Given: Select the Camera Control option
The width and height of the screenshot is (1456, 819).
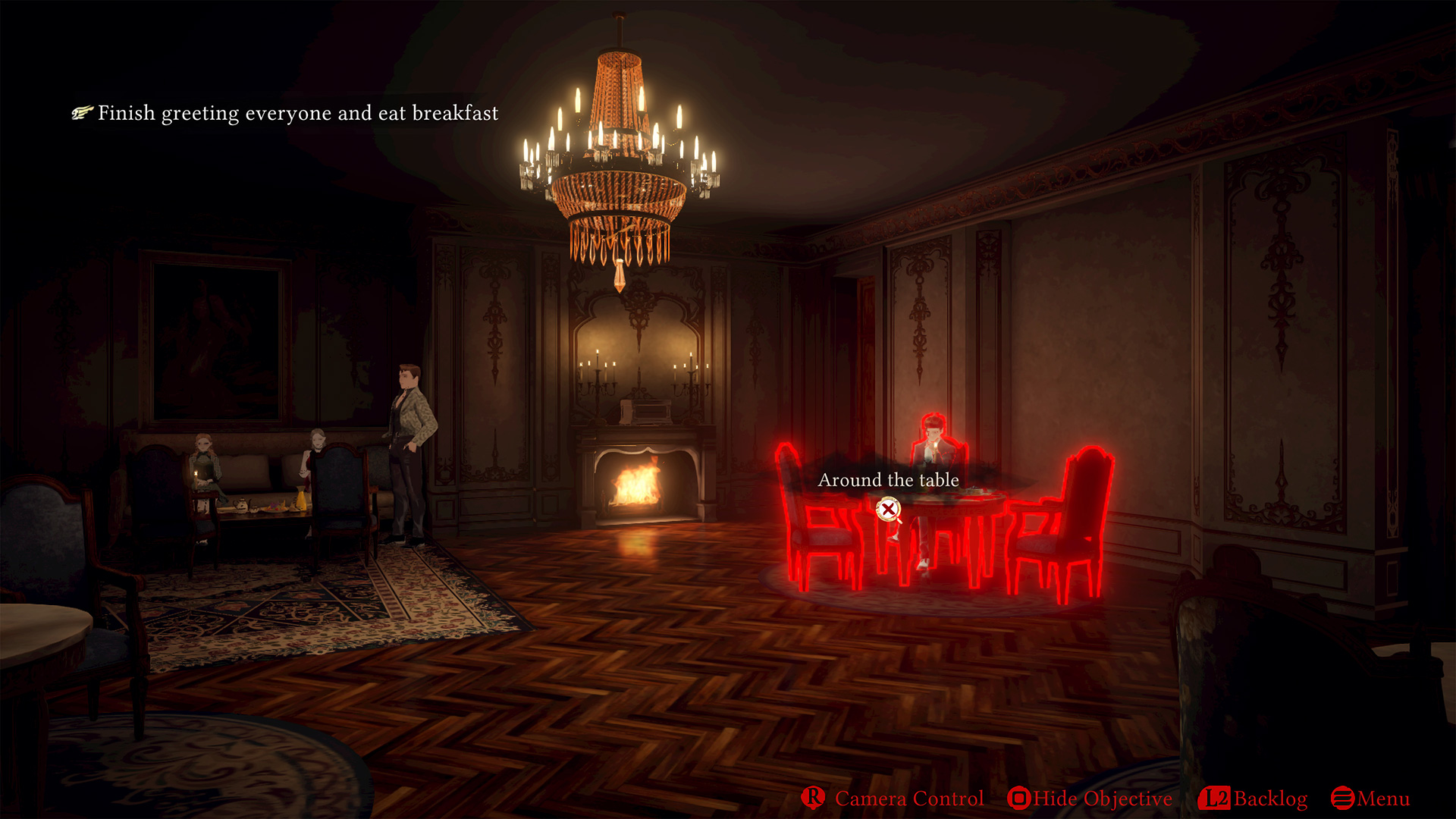Looking at the screenshot, I should tap(893, 799).
